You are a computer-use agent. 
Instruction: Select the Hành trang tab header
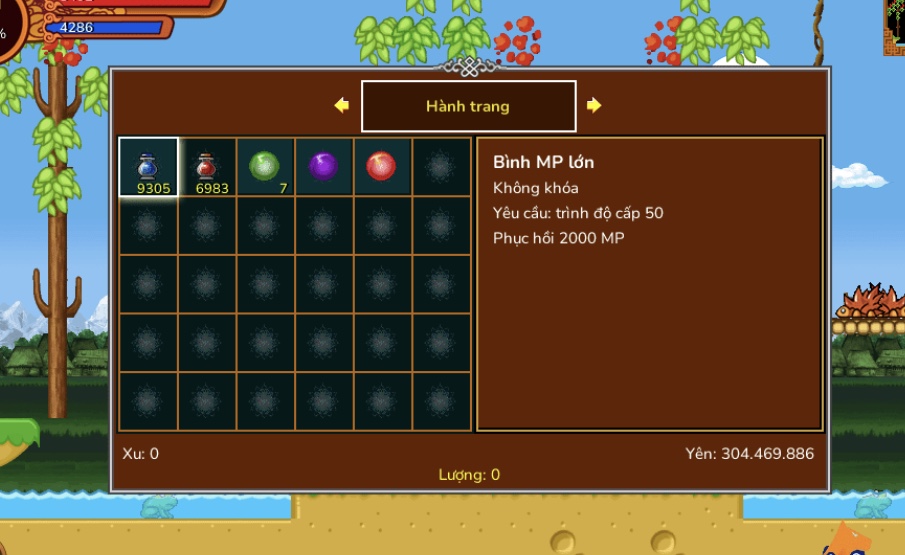(468, 106)
